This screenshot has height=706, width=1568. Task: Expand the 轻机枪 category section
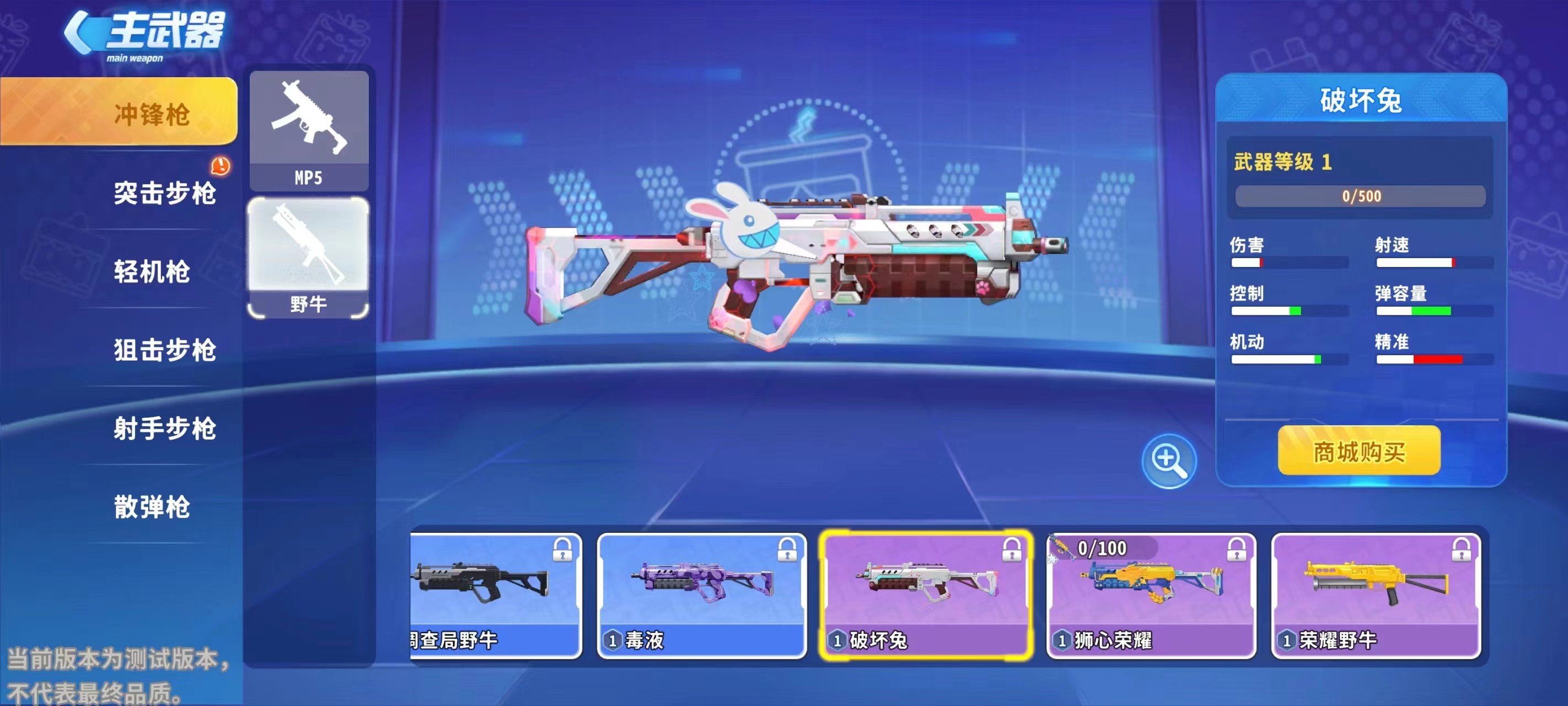coord(153,273)
